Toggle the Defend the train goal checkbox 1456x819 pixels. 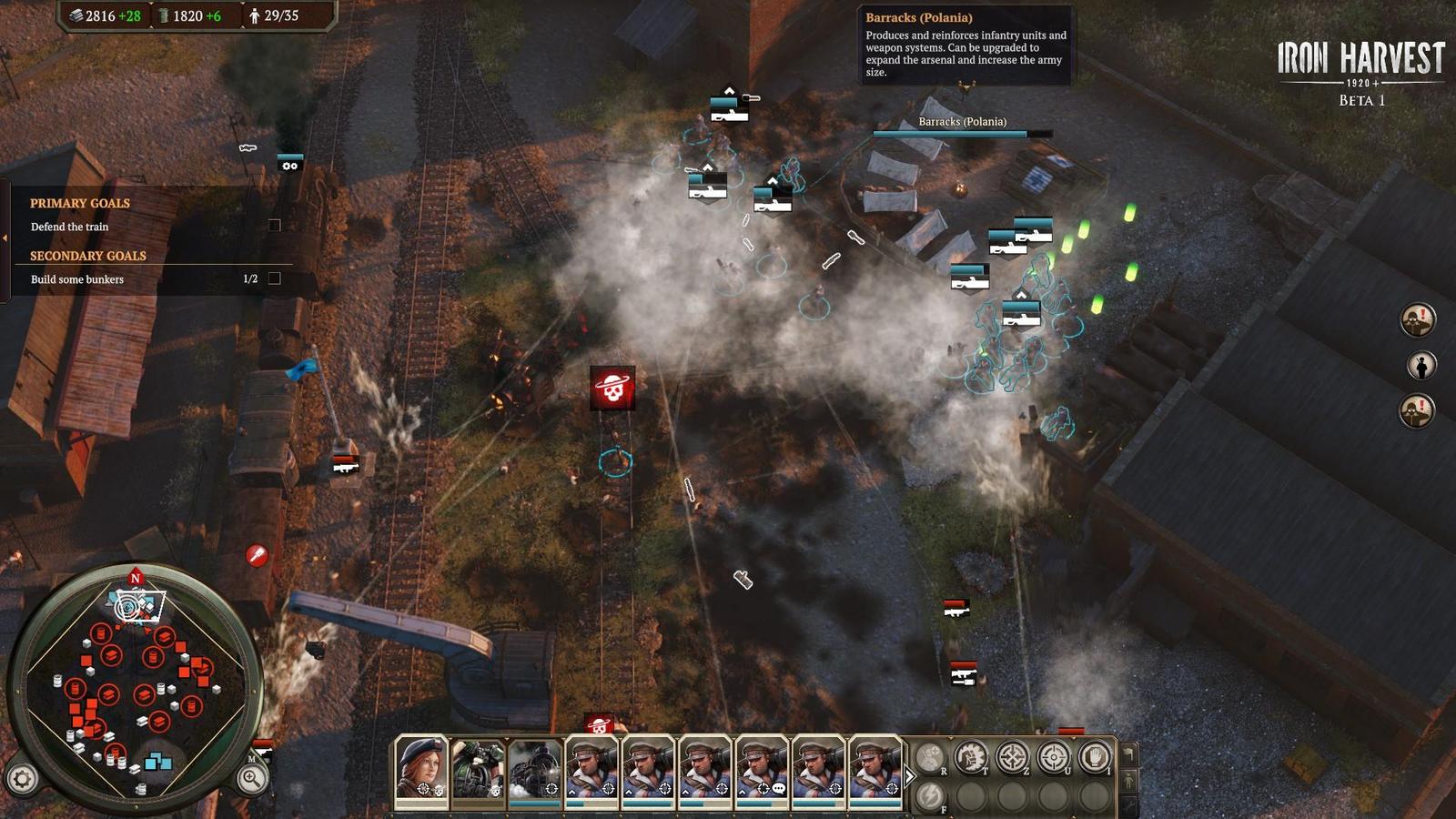point(275,226)
